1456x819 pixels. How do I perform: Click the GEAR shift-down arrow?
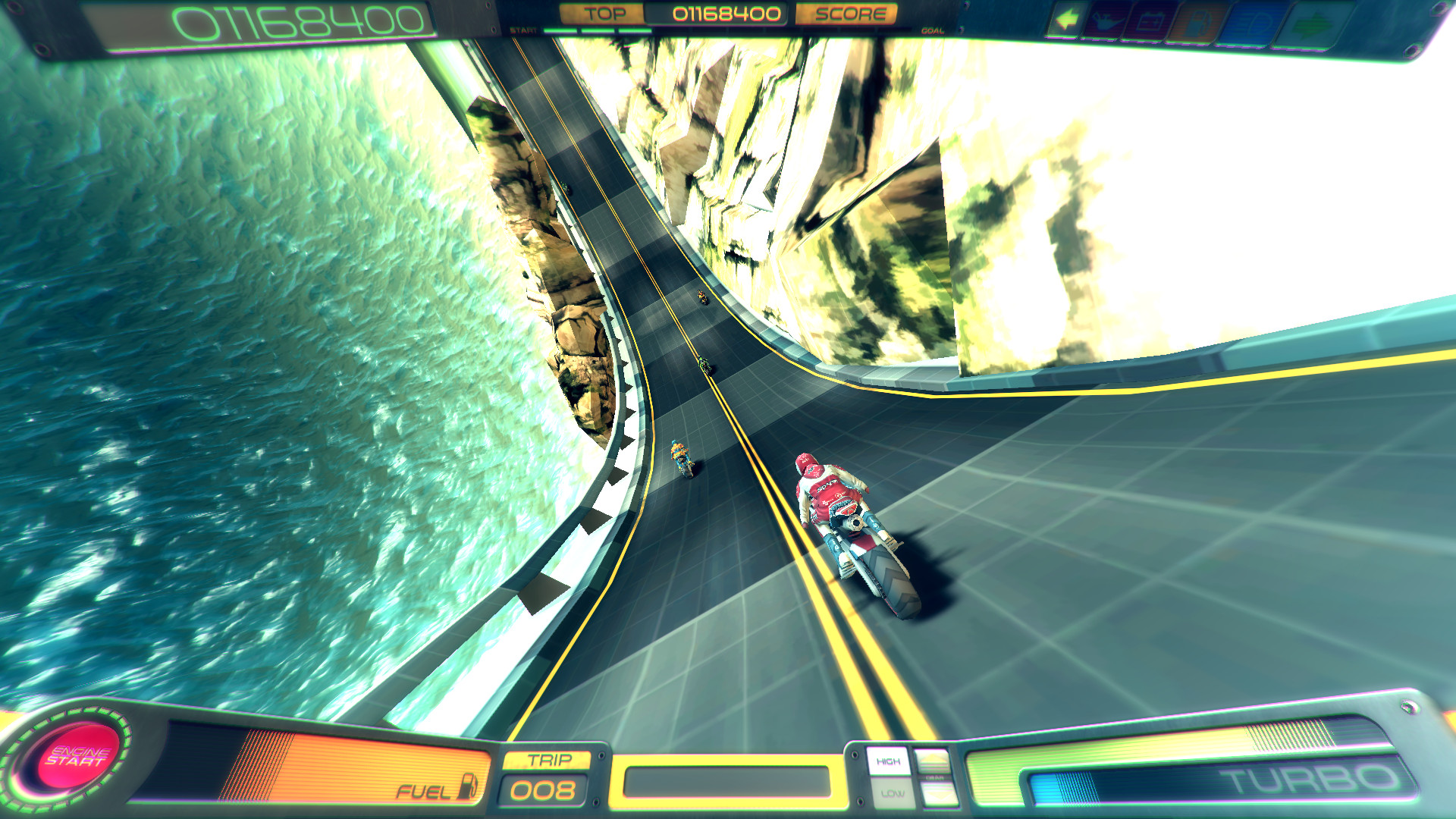click(x=938, y=794)
